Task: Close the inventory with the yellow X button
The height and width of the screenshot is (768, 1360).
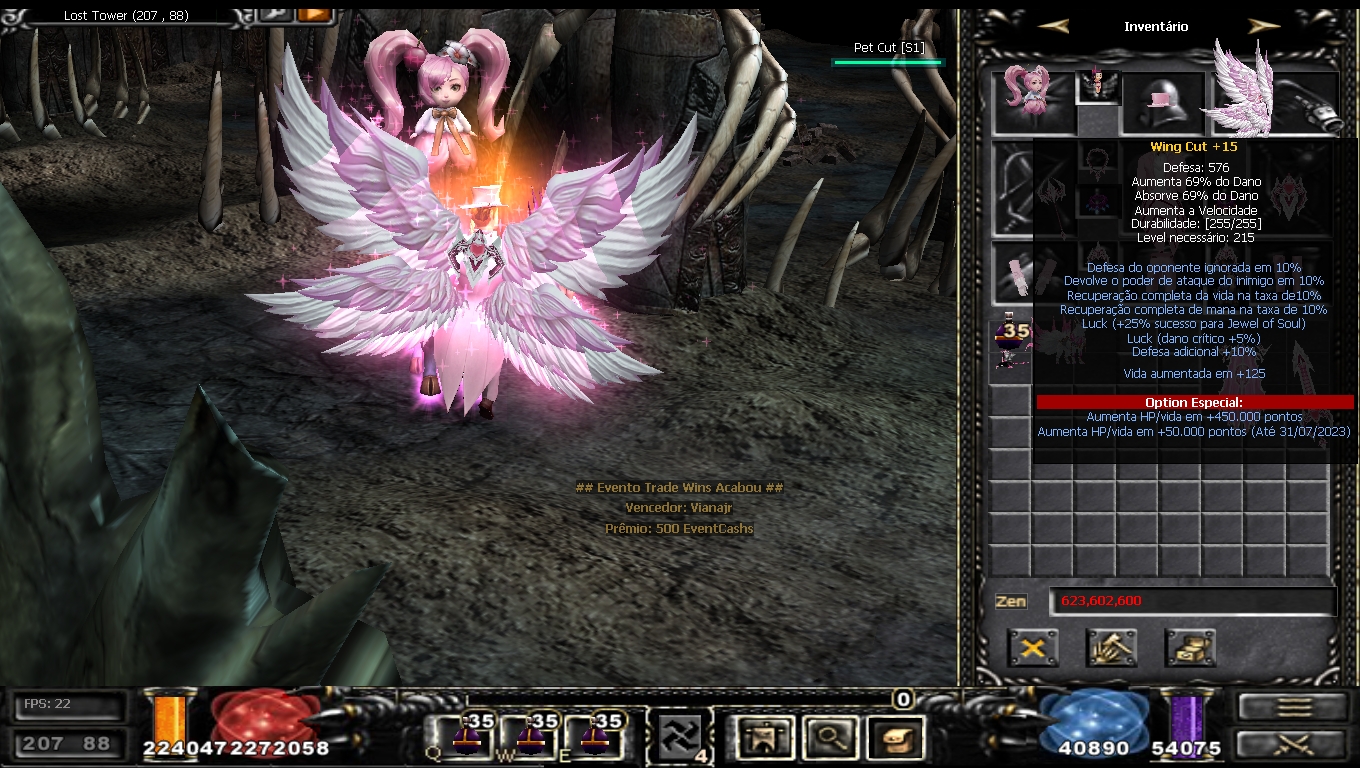Action: [1033, 648]
